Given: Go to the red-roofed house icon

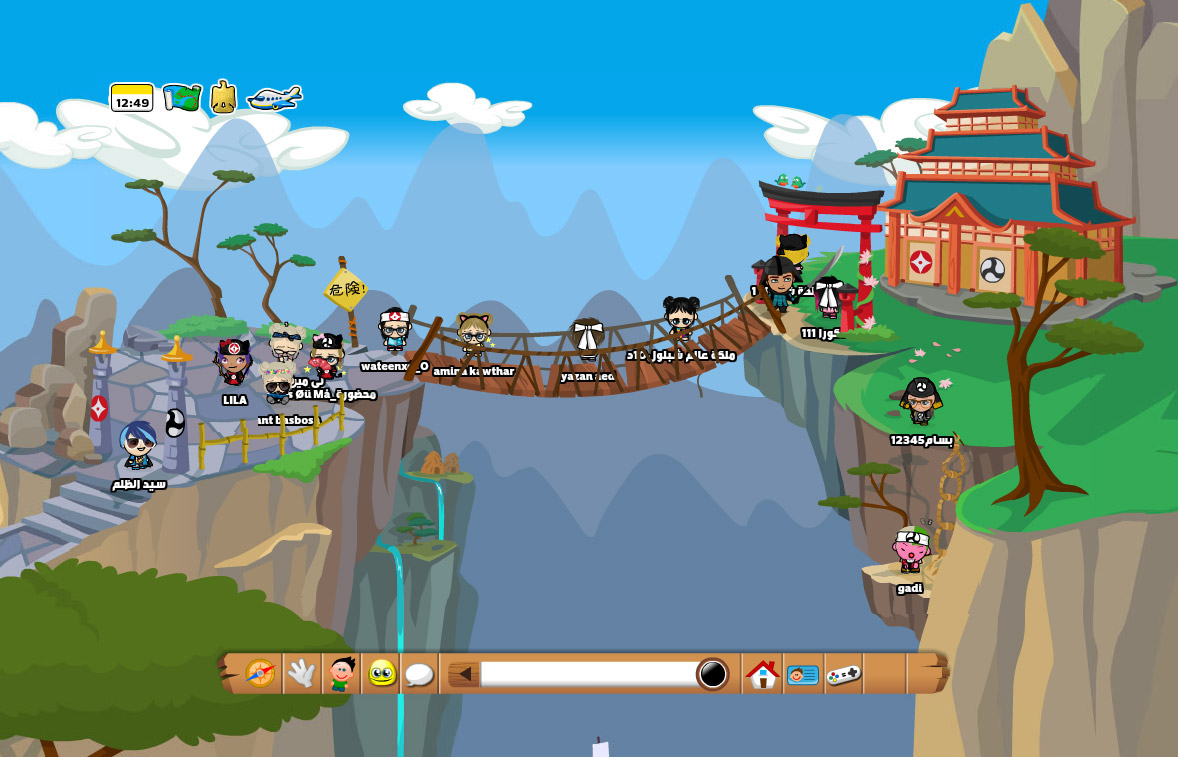Looking at the screenshot, I should point(762,674).
